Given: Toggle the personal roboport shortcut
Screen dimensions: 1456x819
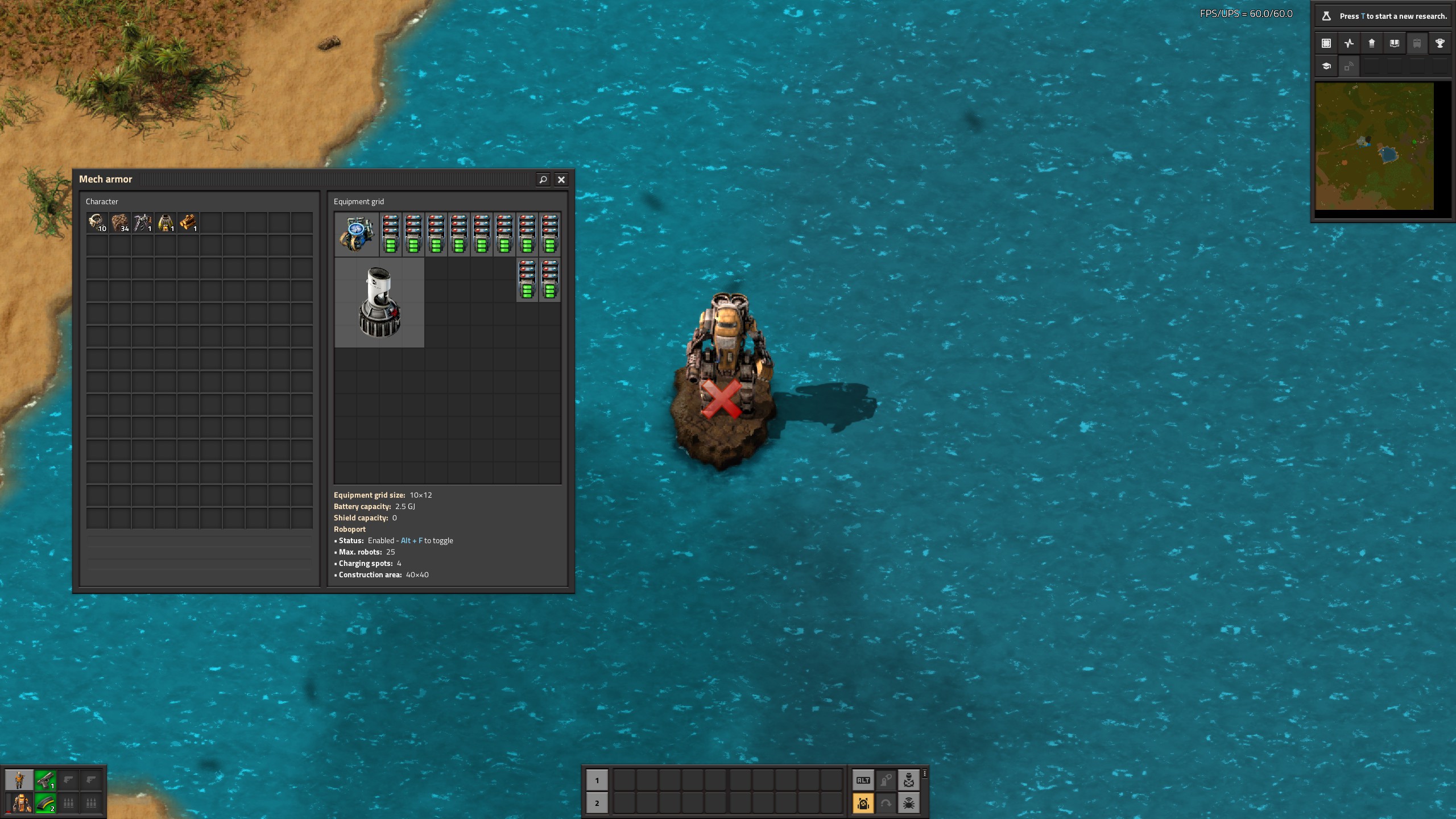Looking at the screenshot, I should (x=863, y=803).
